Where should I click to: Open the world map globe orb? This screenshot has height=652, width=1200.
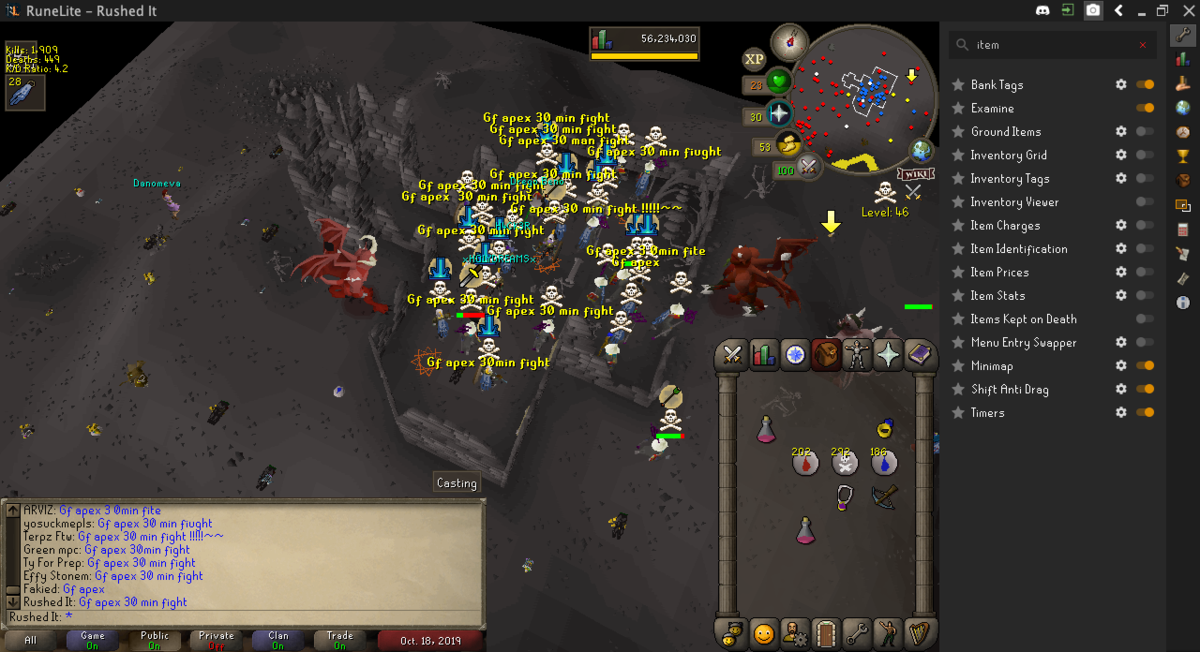click(x=921, y=151)
